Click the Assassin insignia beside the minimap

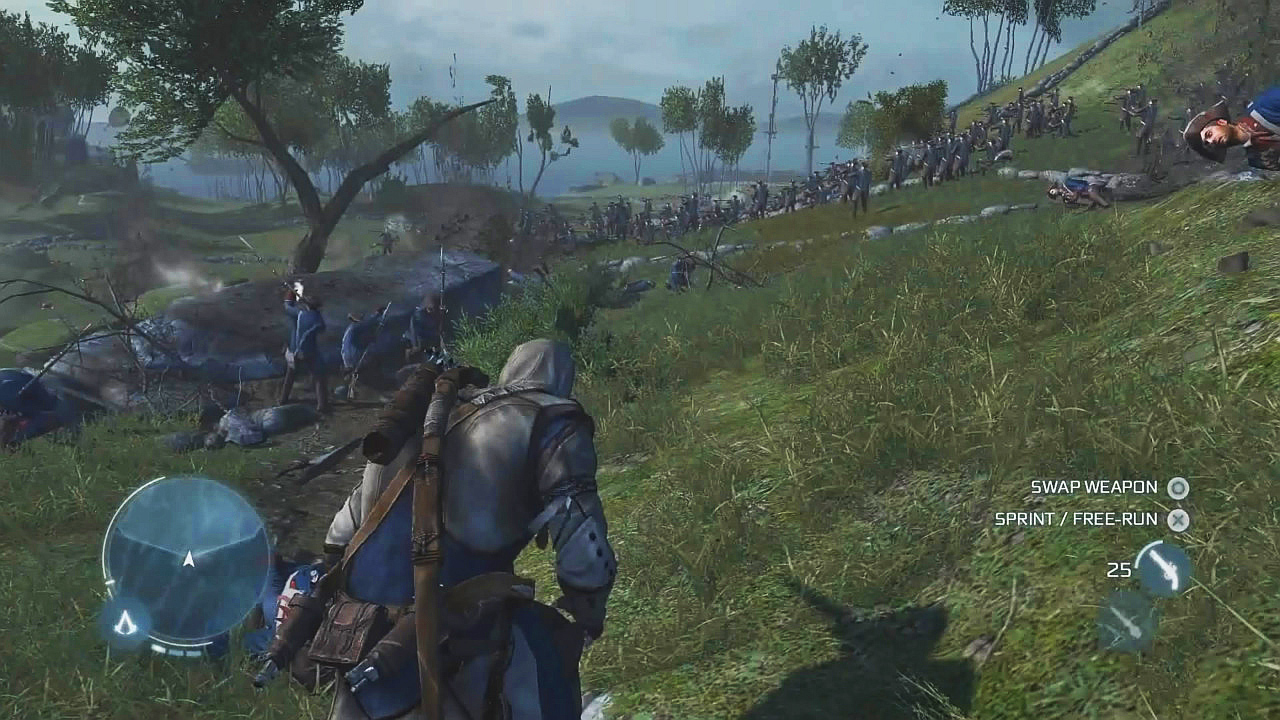coord(125,623)
